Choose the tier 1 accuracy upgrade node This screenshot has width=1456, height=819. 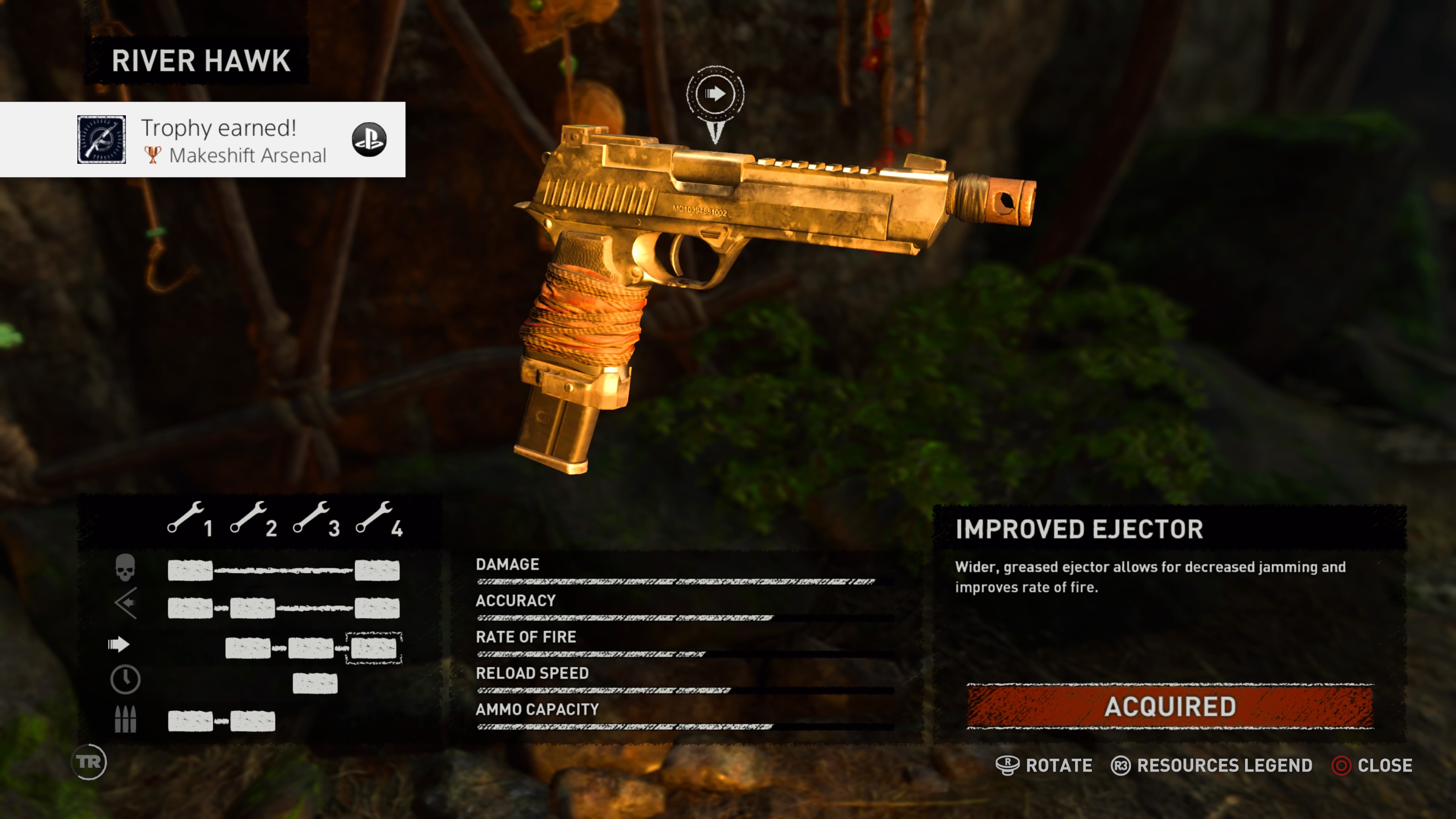point(190,608)
